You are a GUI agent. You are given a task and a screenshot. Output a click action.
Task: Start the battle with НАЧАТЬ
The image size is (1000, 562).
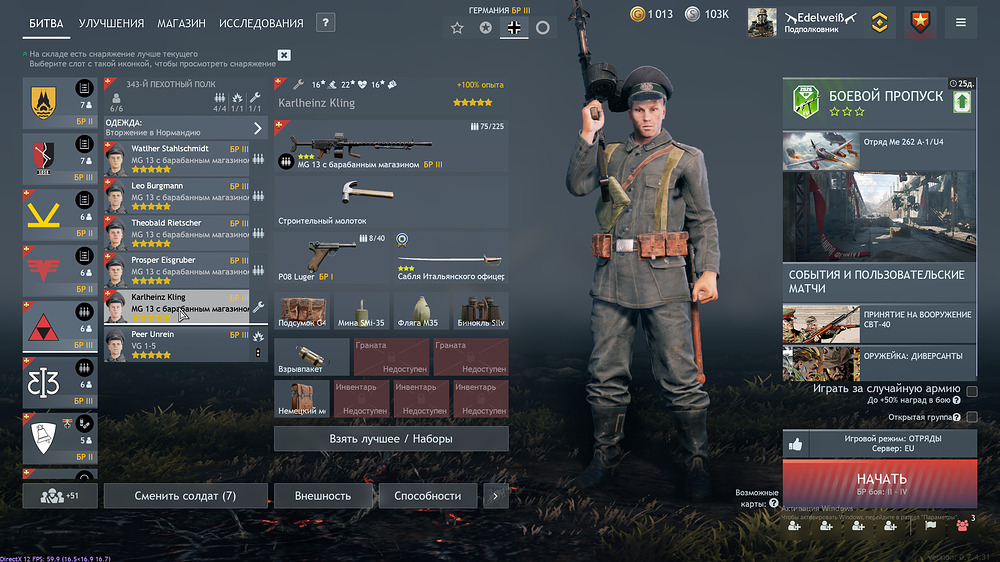pyautogui.click(x=880, y=482)
